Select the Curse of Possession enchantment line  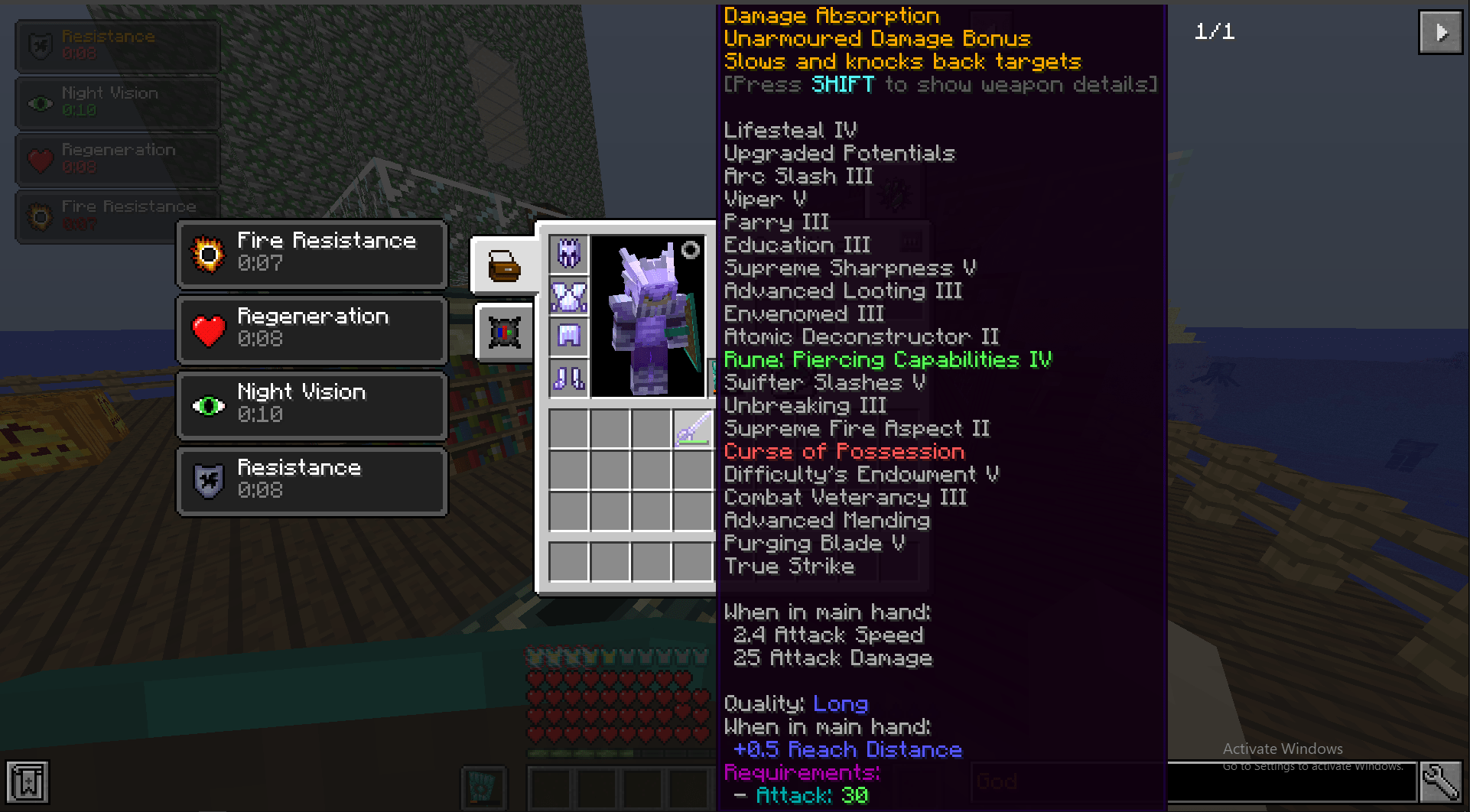click(844, 451)
